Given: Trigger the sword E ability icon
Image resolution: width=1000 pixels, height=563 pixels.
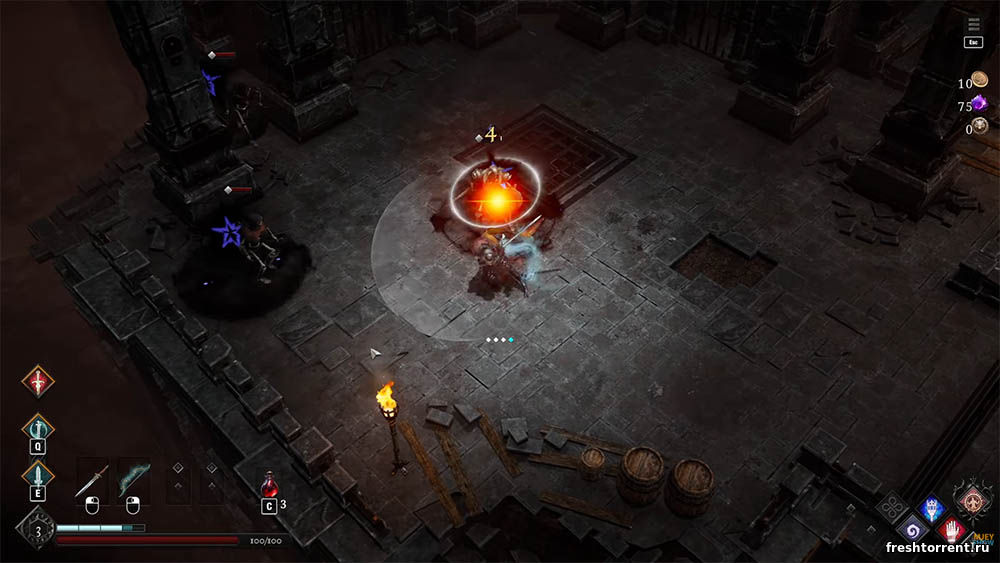Looking at the screenshot, I should pyautogui.click(x=38, y=475).
